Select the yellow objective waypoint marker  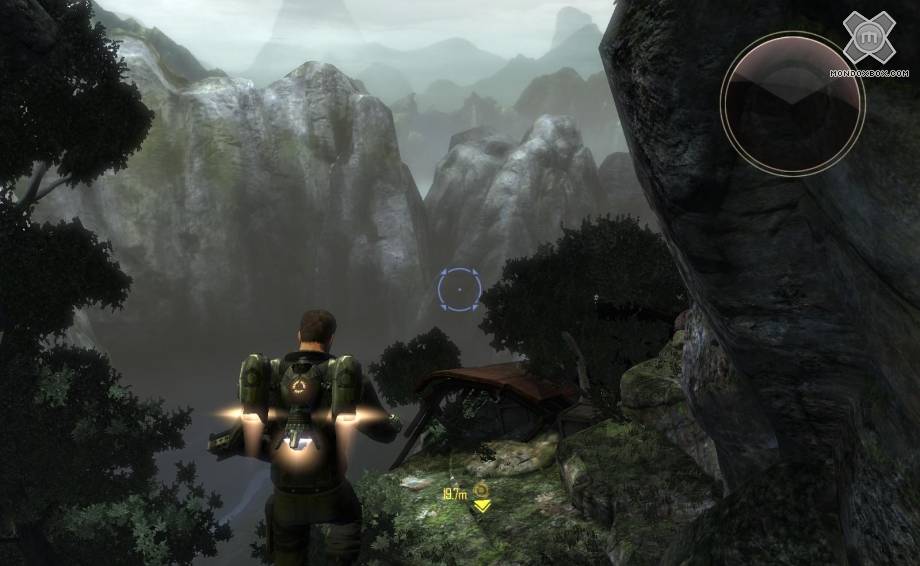pyautogui.click(x=480, y=497)
